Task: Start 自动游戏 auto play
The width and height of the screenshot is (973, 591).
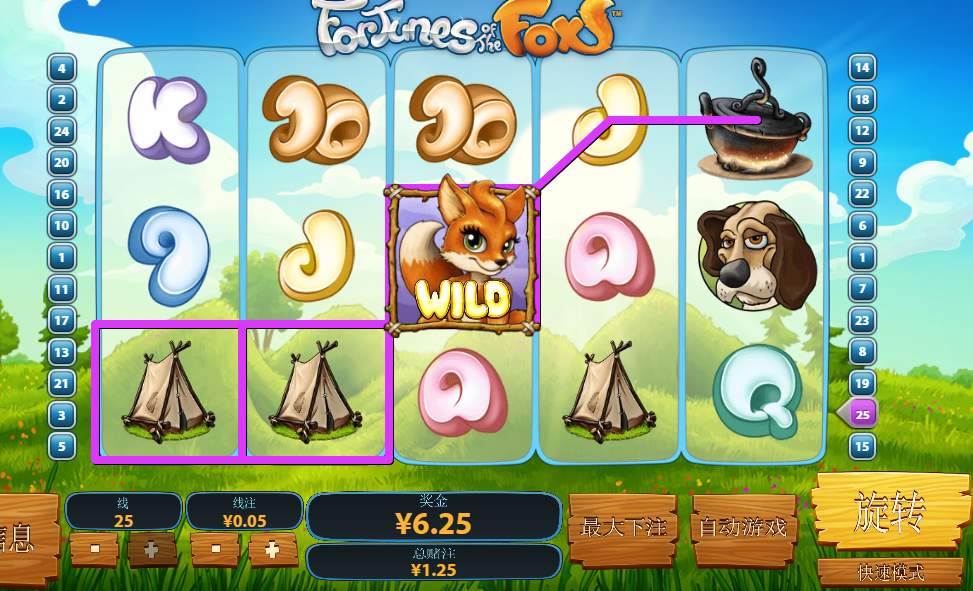Action: (x=742, y=526)
